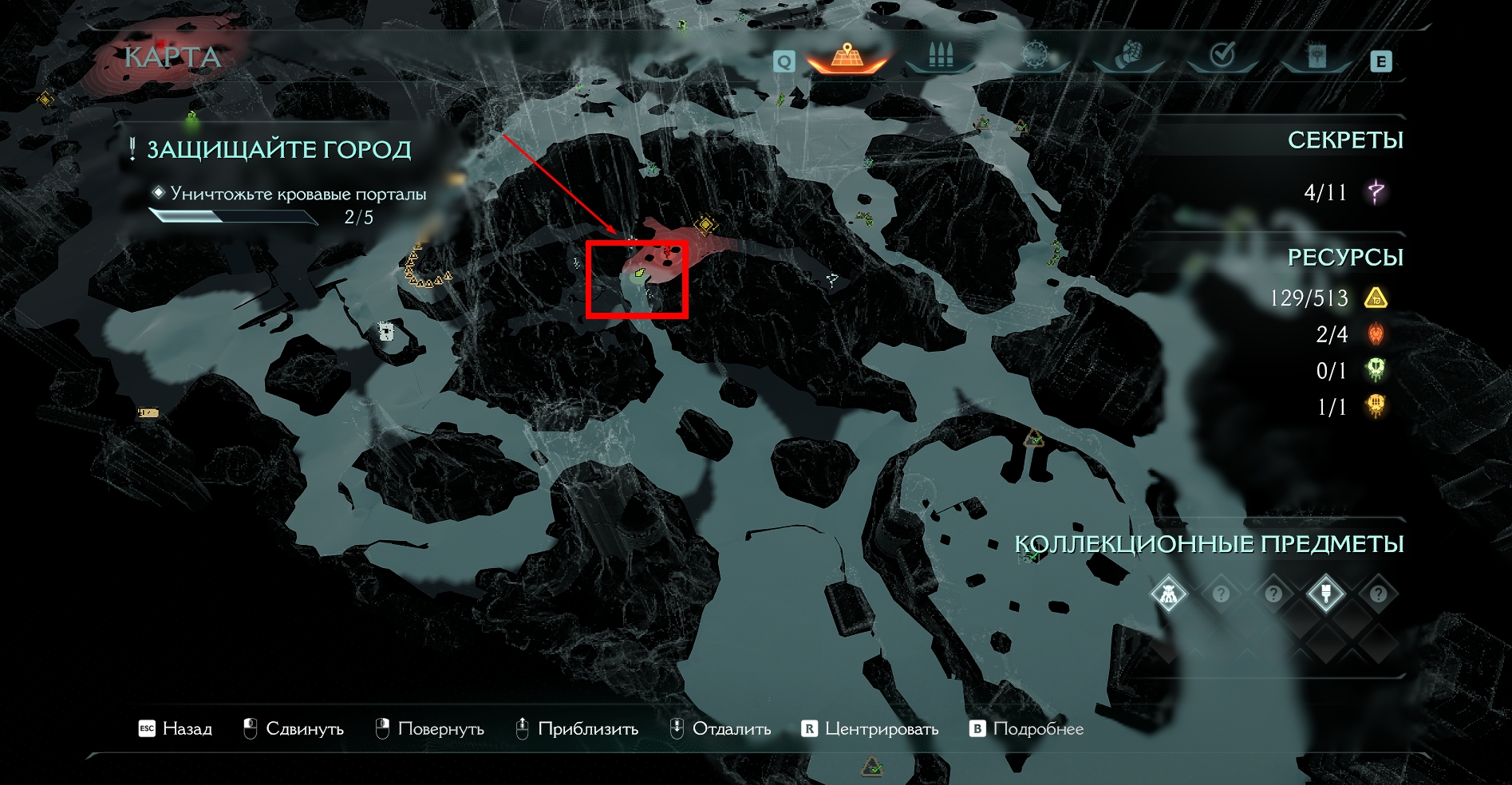1512x785 pixels.
Task: Go back with the Назад button
Action: pyautogui.click(x=176, y=728)
